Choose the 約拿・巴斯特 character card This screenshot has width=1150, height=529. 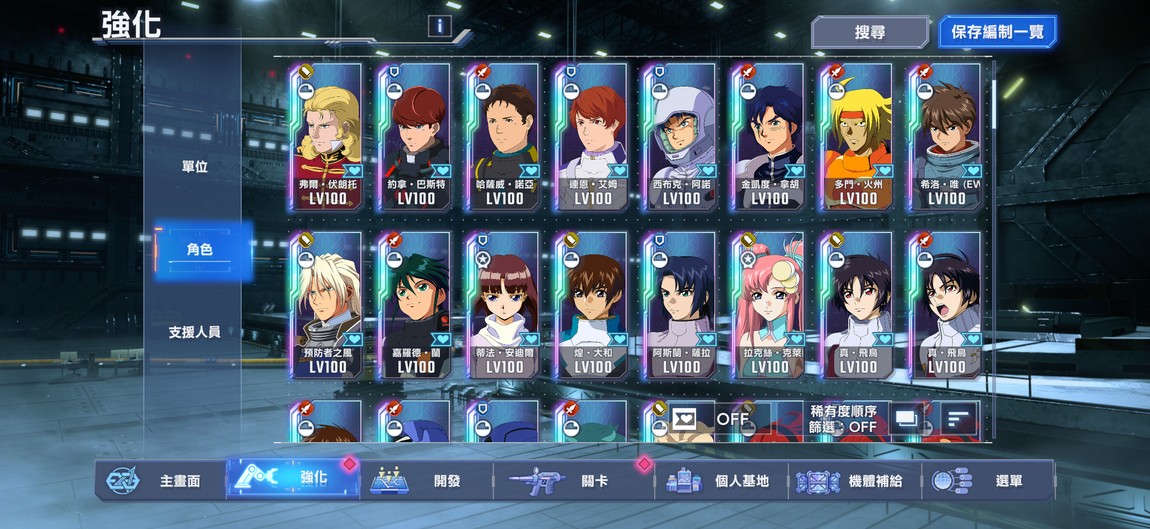[415, 137]
